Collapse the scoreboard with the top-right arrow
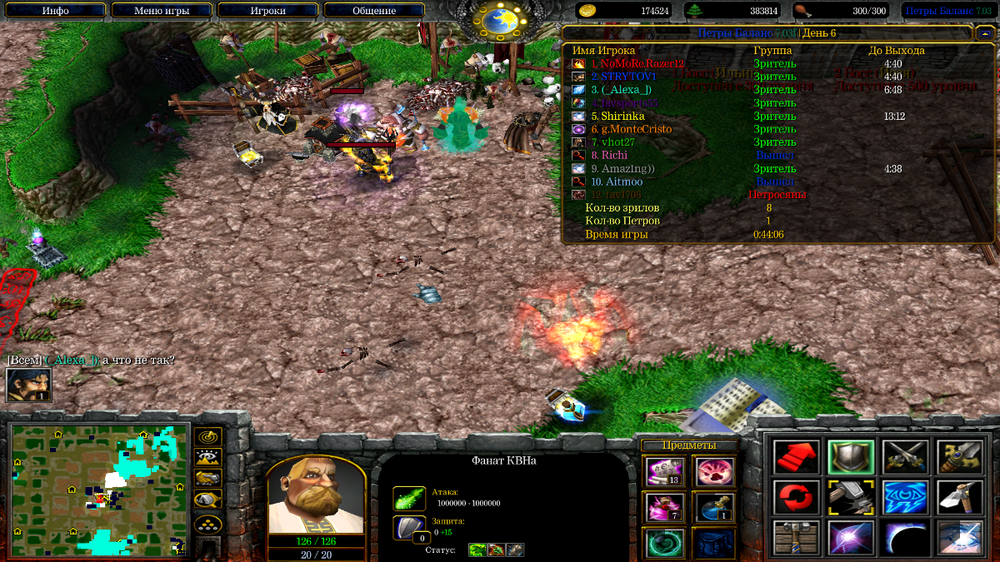Viewport: 1000px width, 562px height. 985,33
